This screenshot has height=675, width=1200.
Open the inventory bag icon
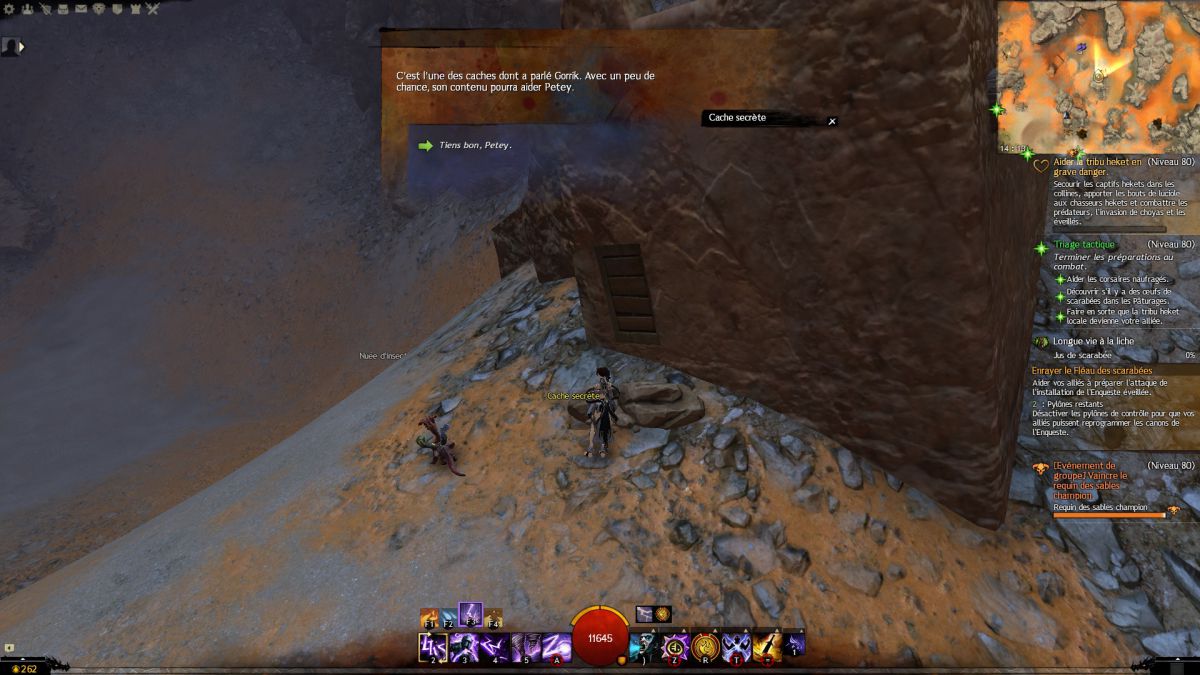(x=63, y=9)
